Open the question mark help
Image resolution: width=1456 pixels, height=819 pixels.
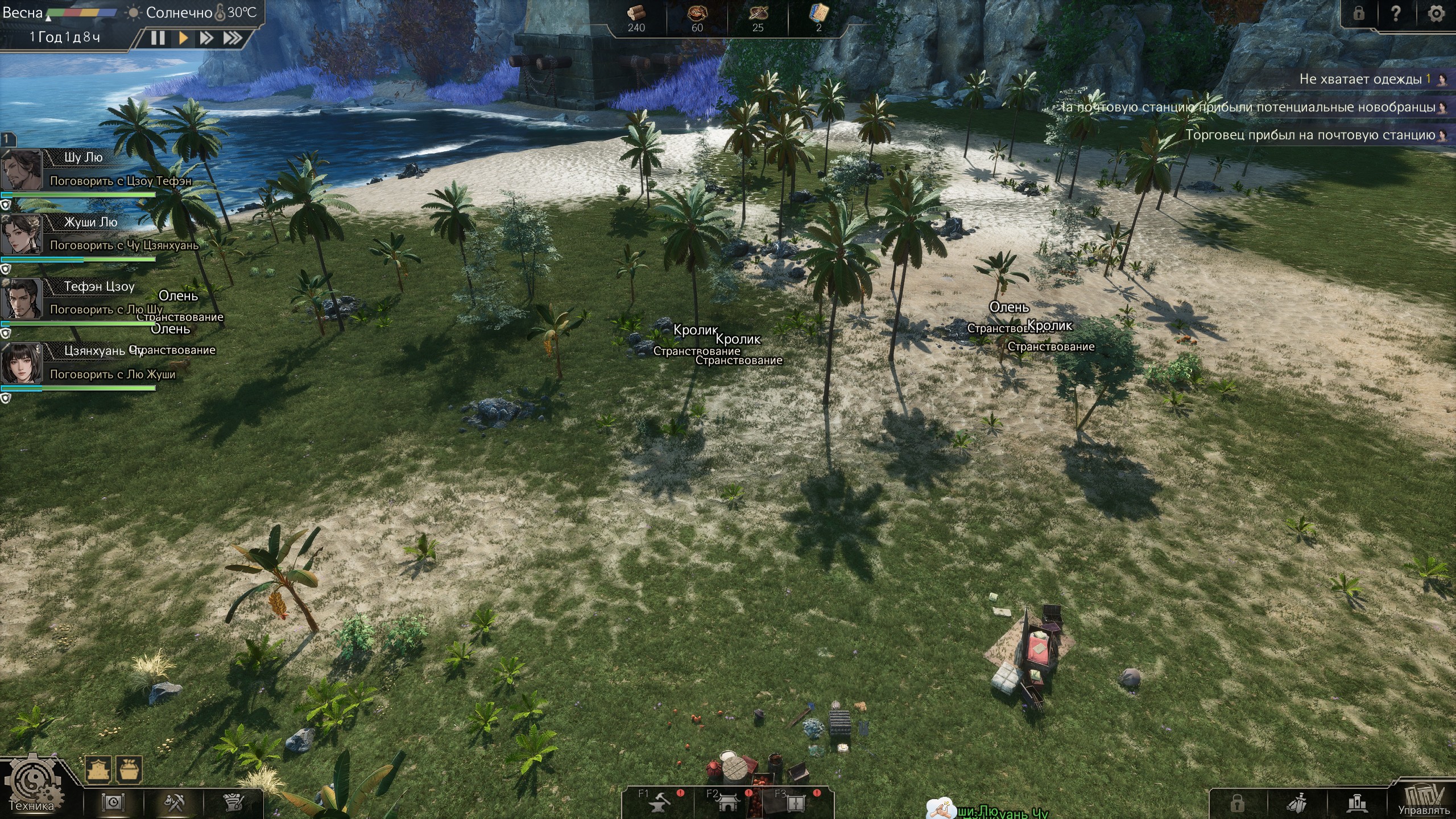pos(1396,14)
